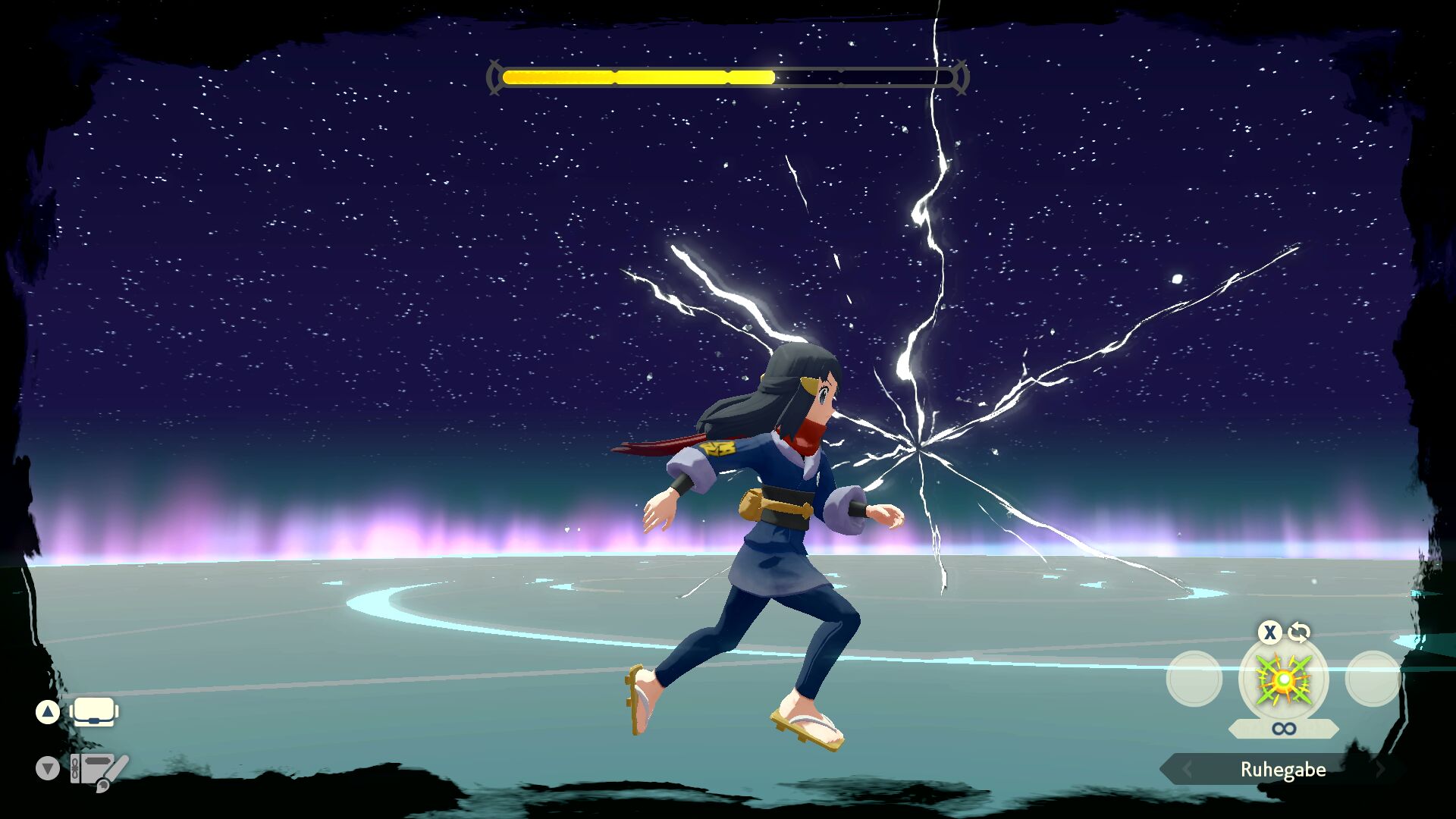The width and height of the screenshot is (1456, 819).
Task: Toggle the circular swap arrows icon
Action: (1299, 632)
